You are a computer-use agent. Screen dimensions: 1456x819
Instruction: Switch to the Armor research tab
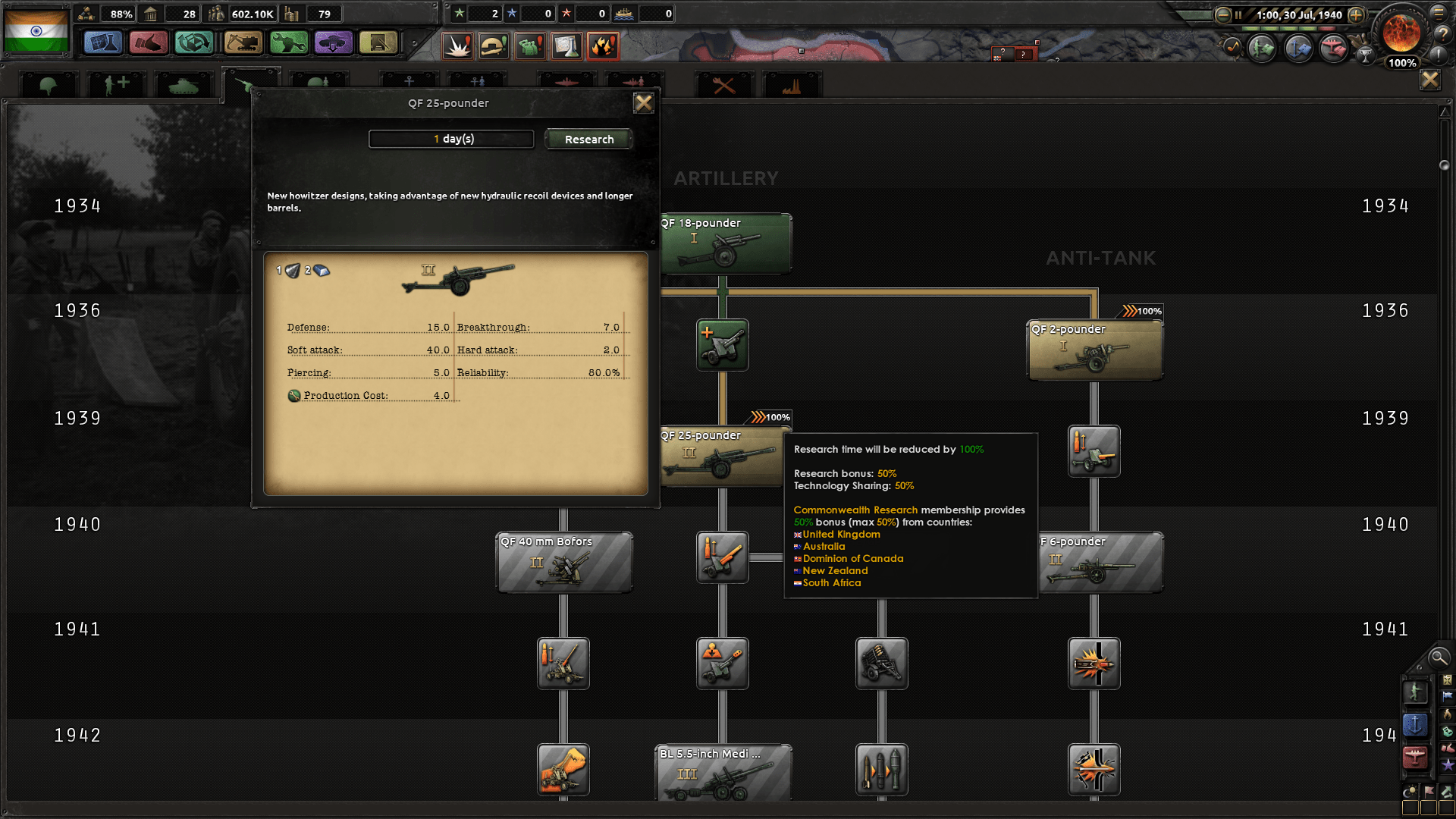184,83
